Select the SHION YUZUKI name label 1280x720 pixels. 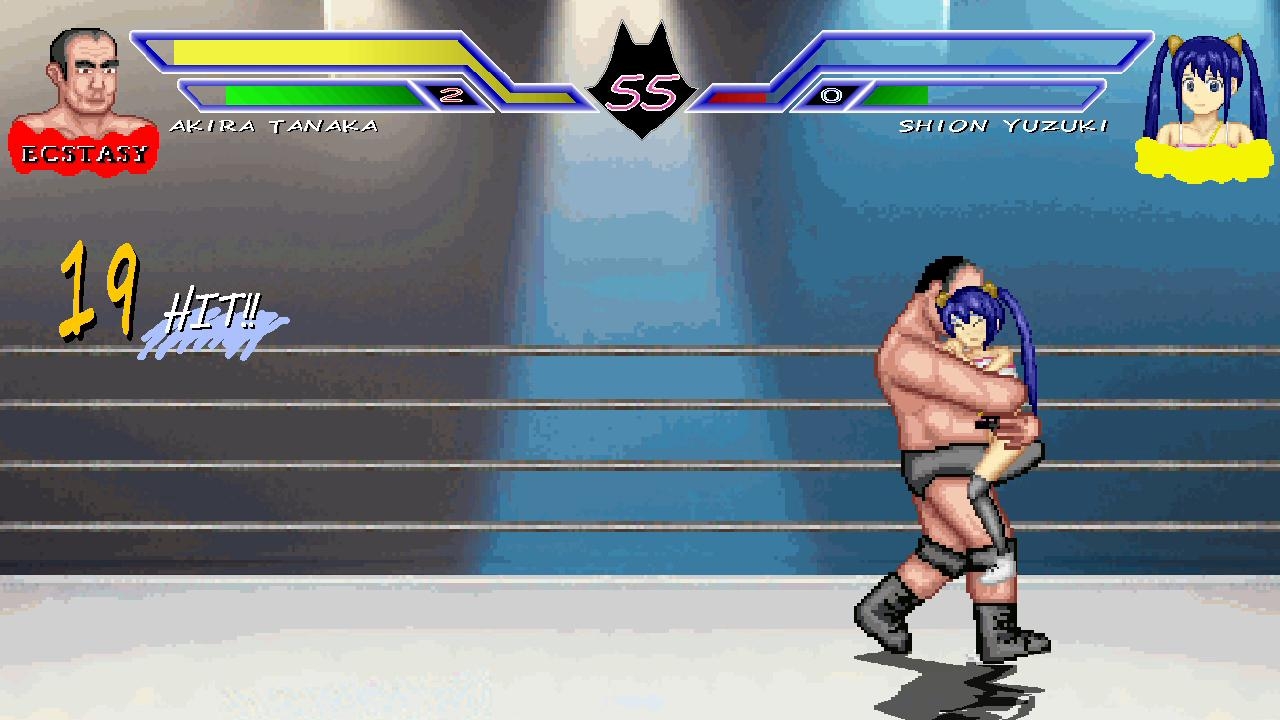(1005, 125)
